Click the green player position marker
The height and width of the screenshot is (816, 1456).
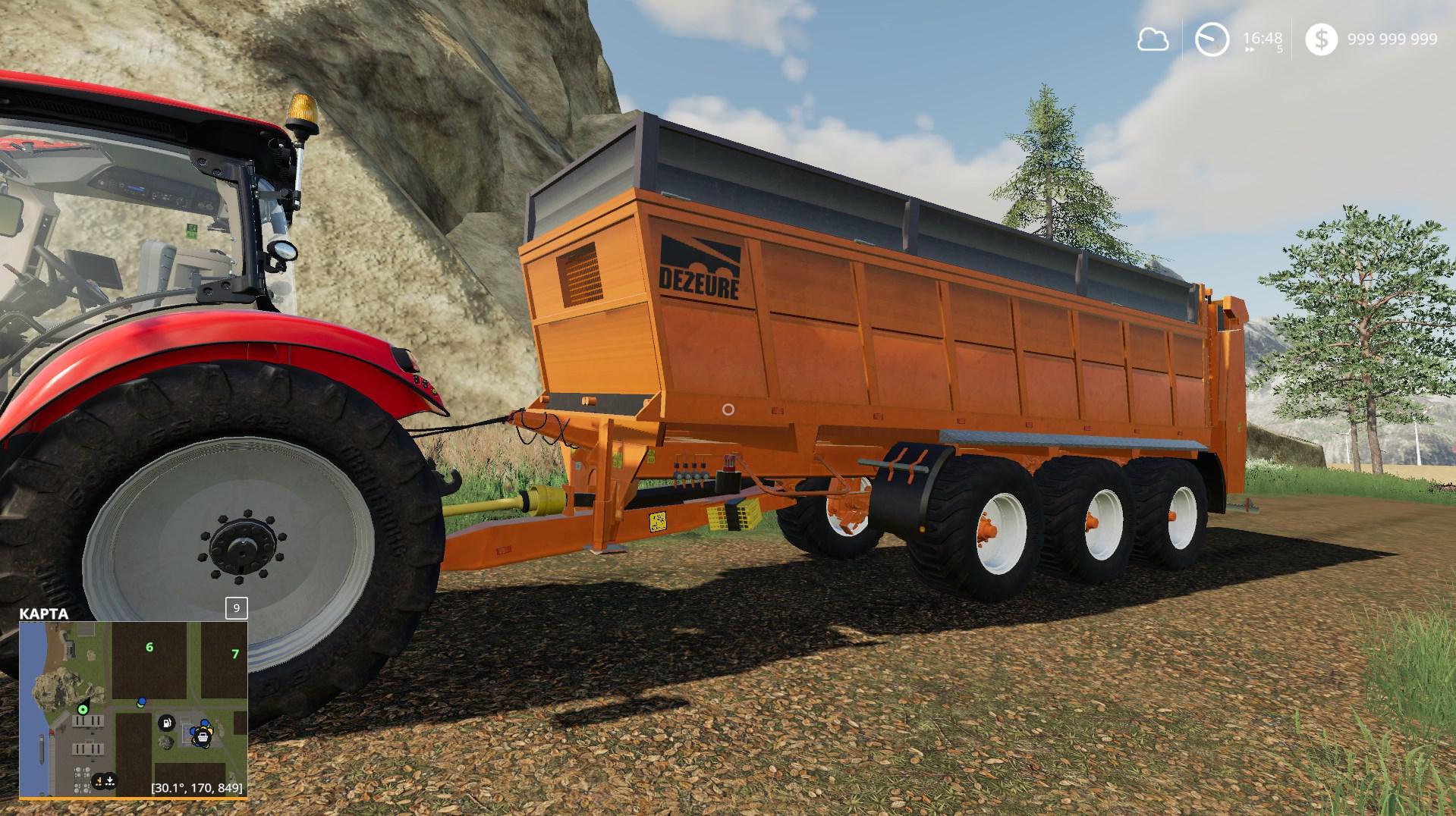[x=83, y=709]
